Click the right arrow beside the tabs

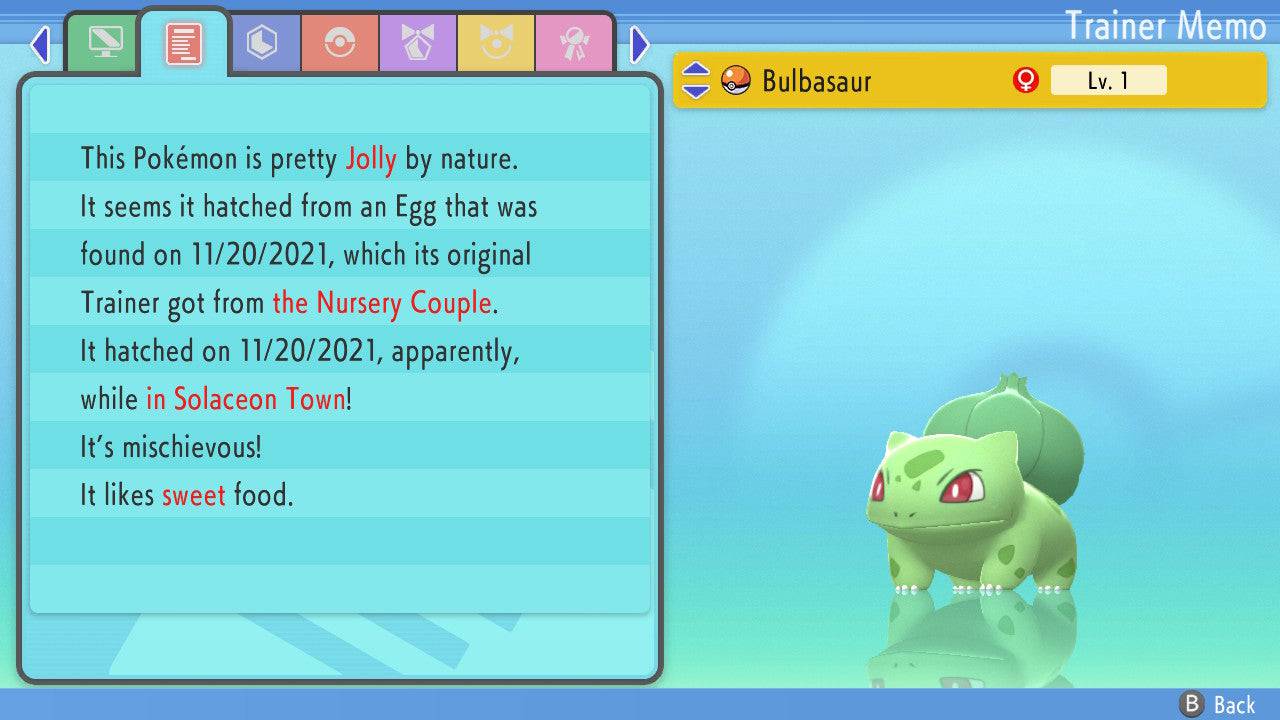pyautogui.click(x=640, y=45)
